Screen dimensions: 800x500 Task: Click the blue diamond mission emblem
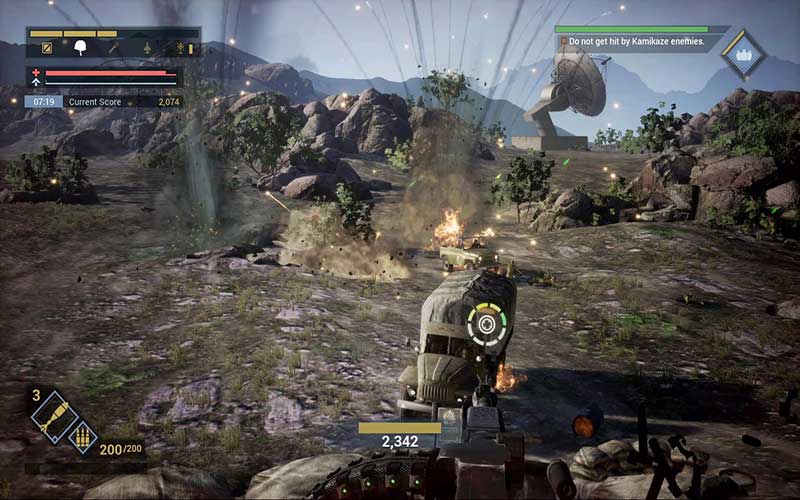744,54
